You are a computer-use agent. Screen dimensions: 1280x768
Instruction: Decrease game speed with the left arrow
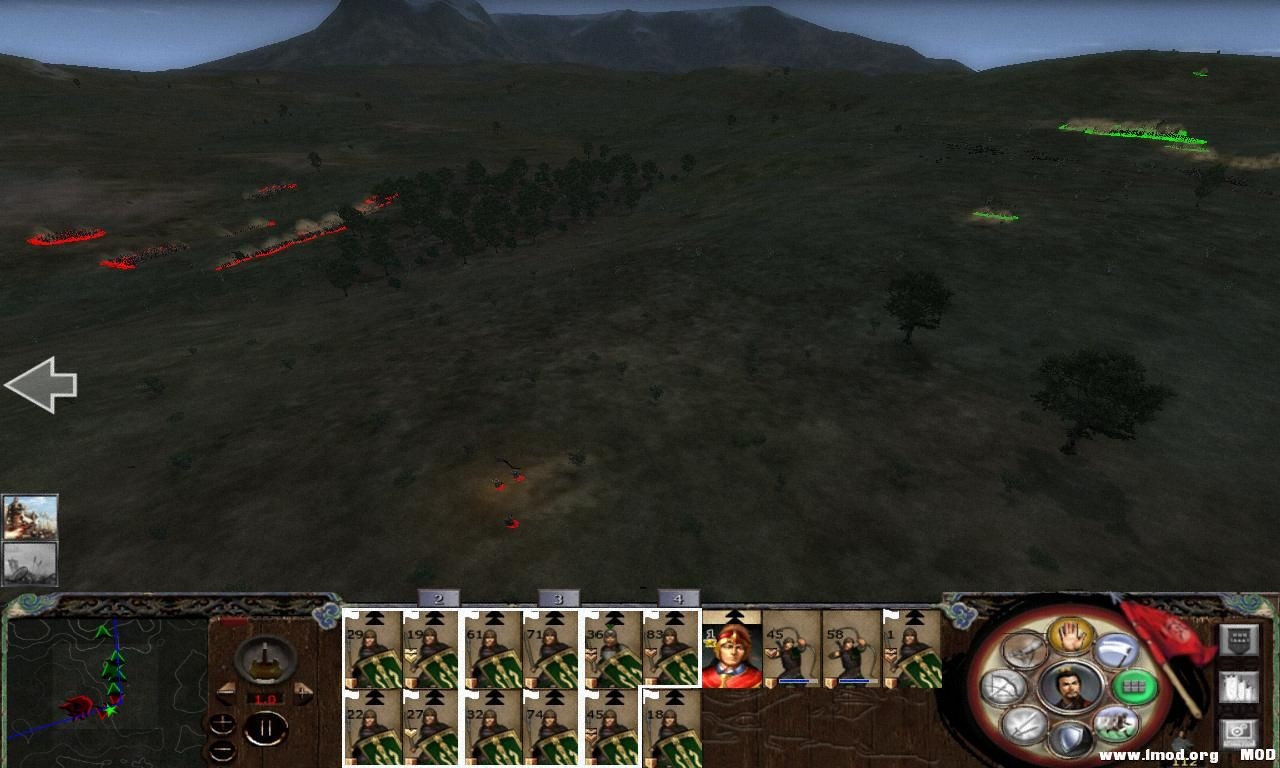tap(227, 690)
